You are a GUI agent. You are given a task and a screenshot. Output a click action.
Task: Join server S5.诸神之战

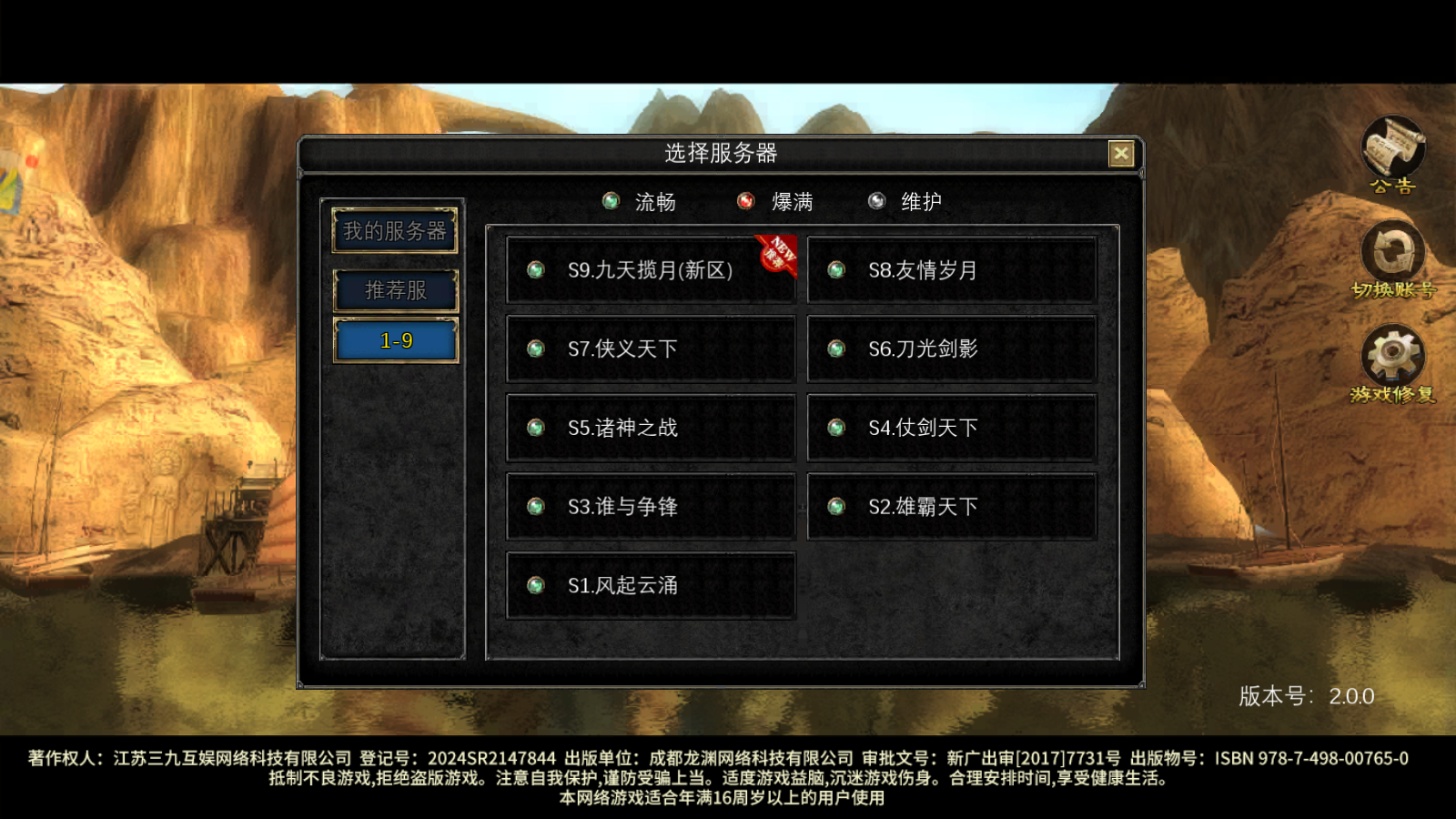[651, 428]
